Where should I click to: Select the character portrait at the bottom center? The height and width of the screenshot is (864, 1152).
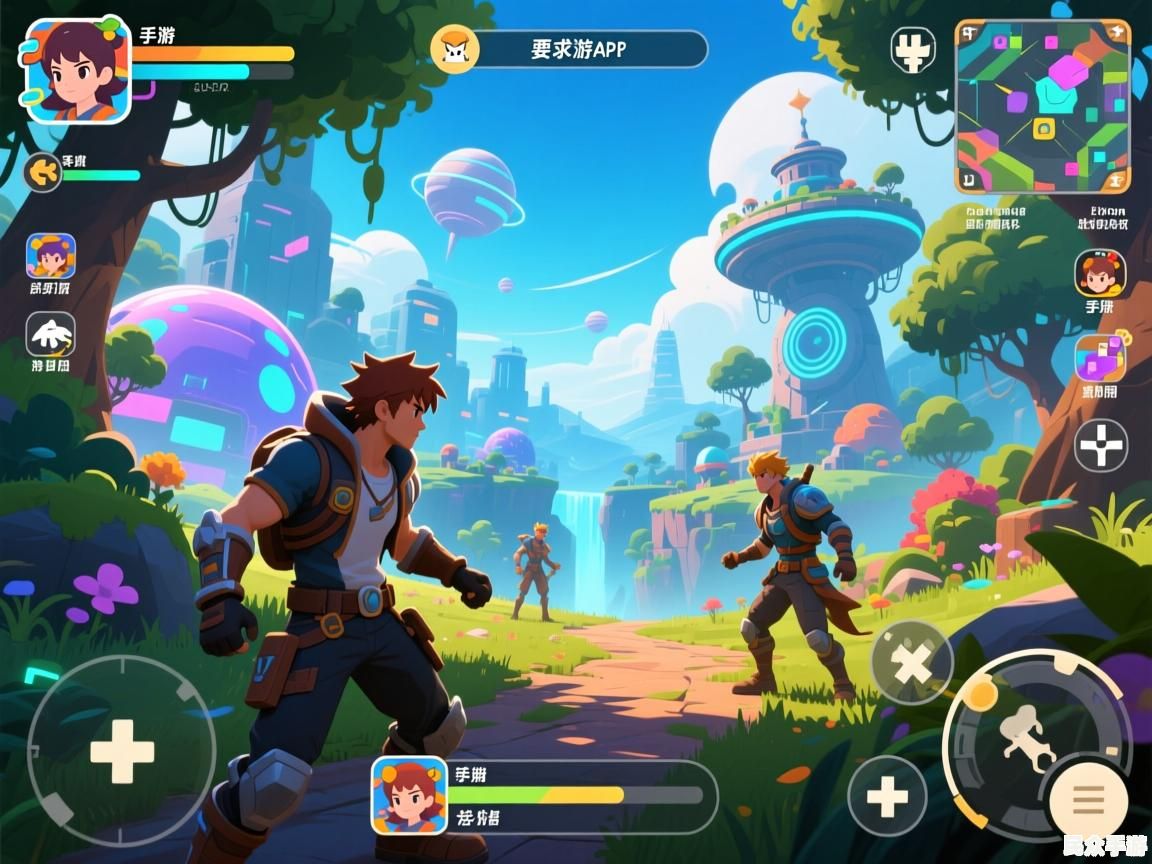click(409, 795)
